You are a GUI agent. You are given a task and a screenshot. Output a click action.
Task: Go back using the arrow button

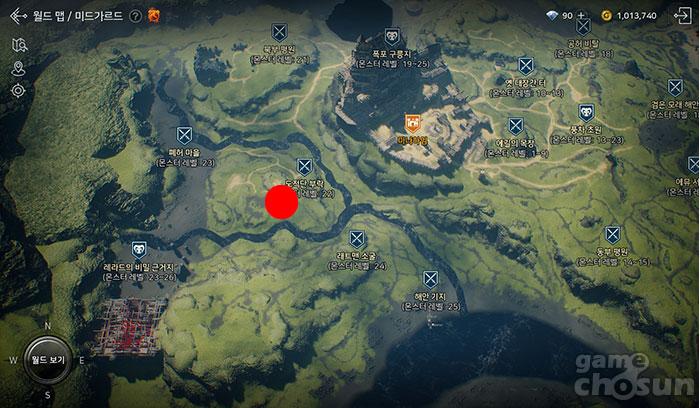pos(16,16)
